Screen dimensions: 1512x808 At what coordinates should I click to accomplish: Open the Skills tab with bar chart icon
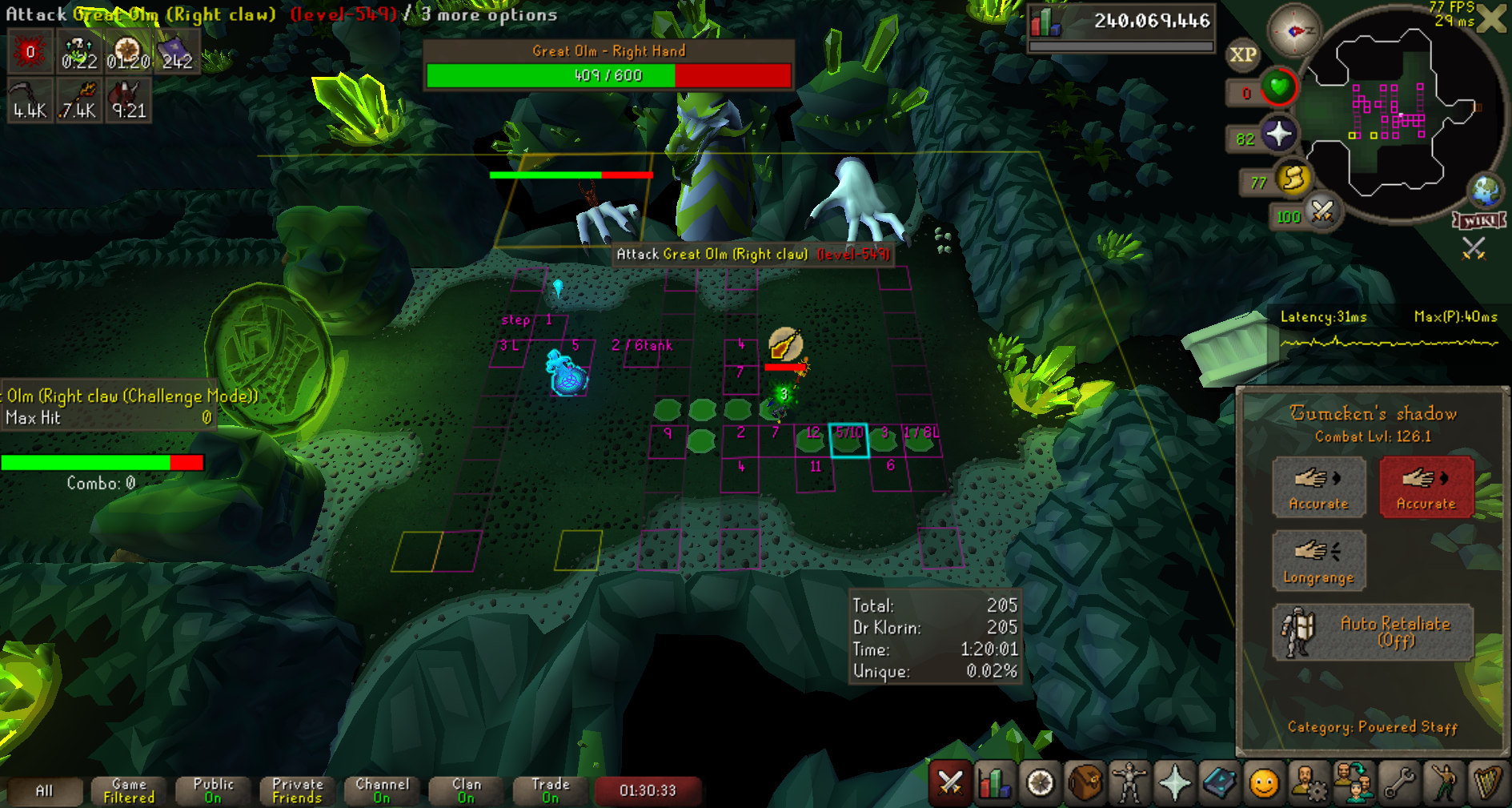pyautogui.click(x=995, y=782)
